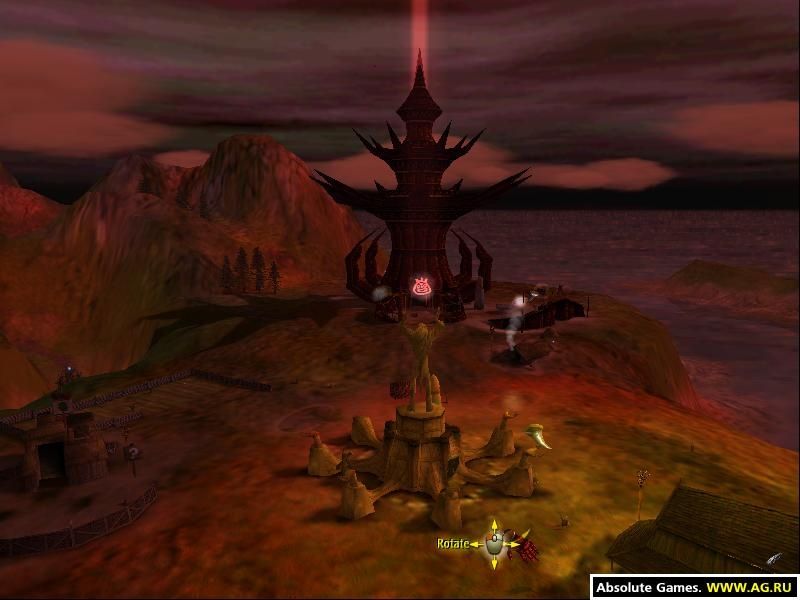This screenshot has height=600, width=800.
Task: Open the WWW.AG.RU watermark link
Action: (x=753, y=588)
